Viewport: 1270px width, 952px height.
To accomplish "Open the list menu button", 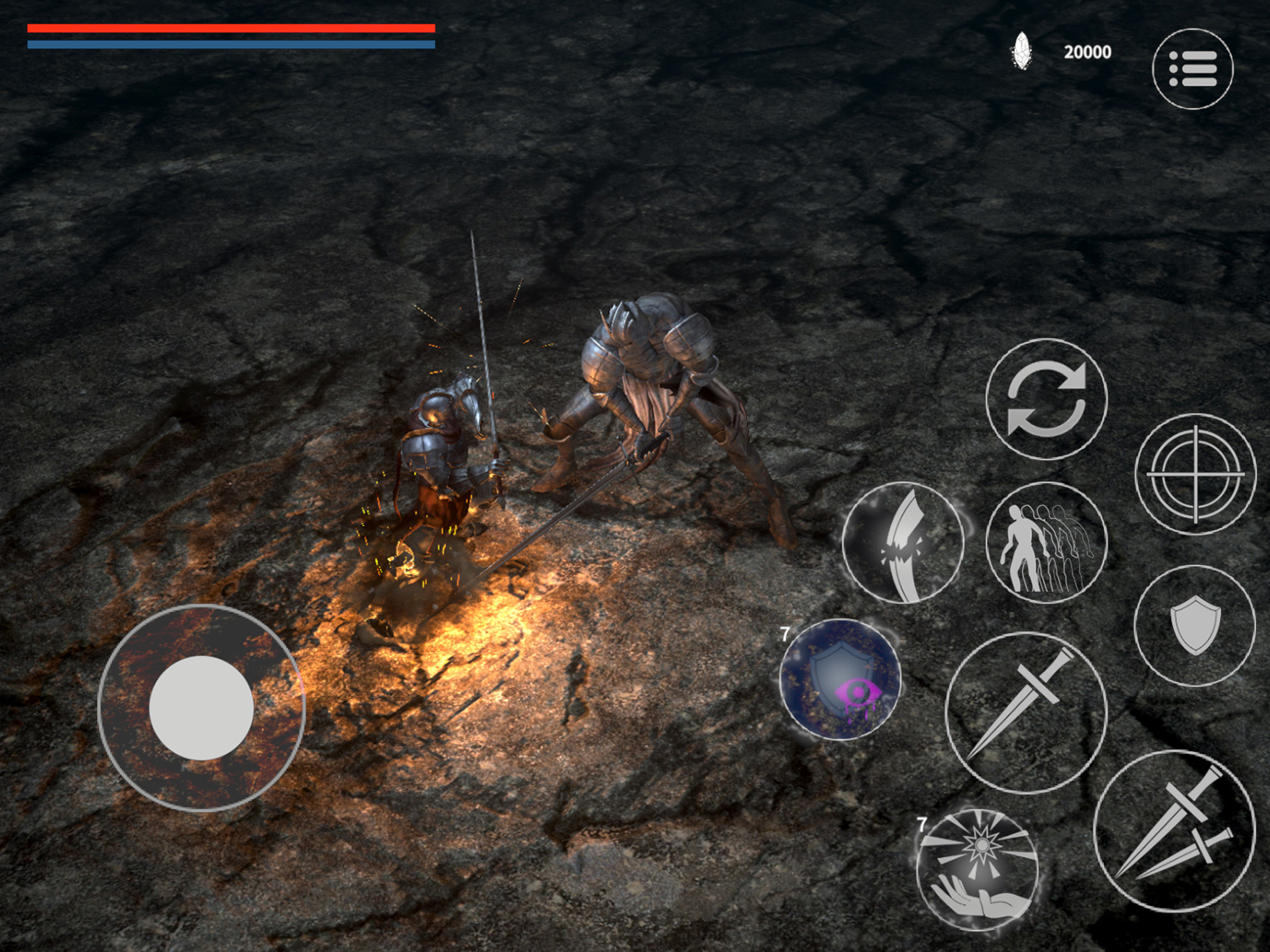I will tap(1192, 69).
